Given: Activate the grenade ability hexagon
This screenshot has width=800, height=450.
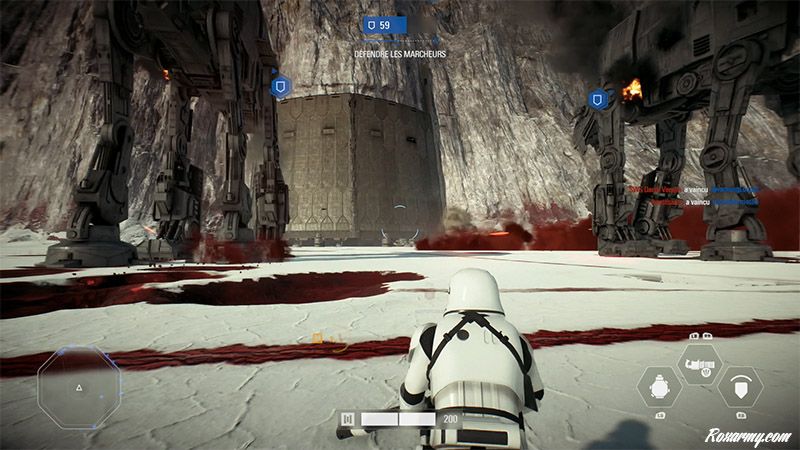Looking at the screenshot, I should coord(659,386).
